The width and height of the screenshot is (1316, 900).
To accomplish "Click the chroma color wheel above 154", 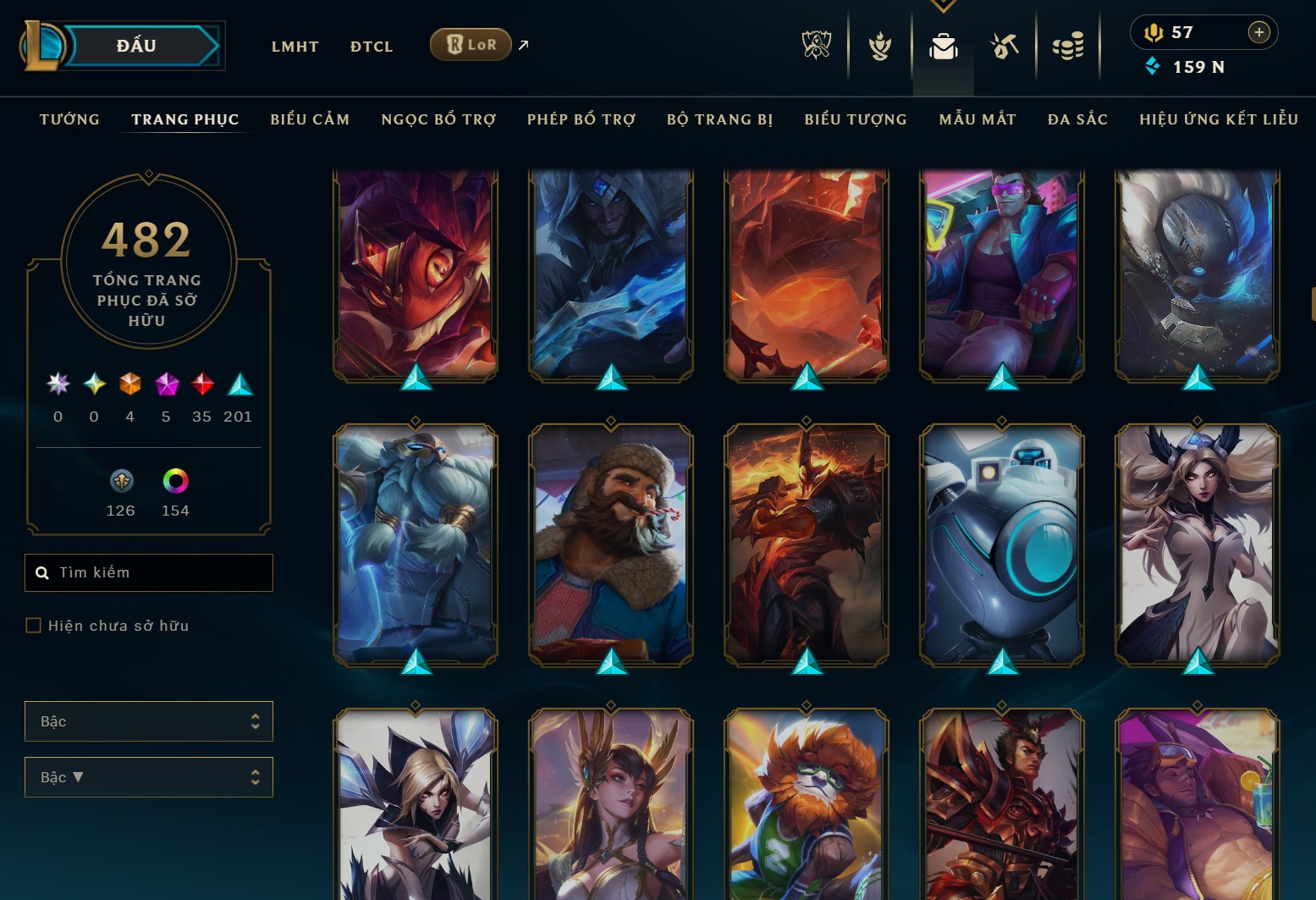I will [x=174, y=481].
